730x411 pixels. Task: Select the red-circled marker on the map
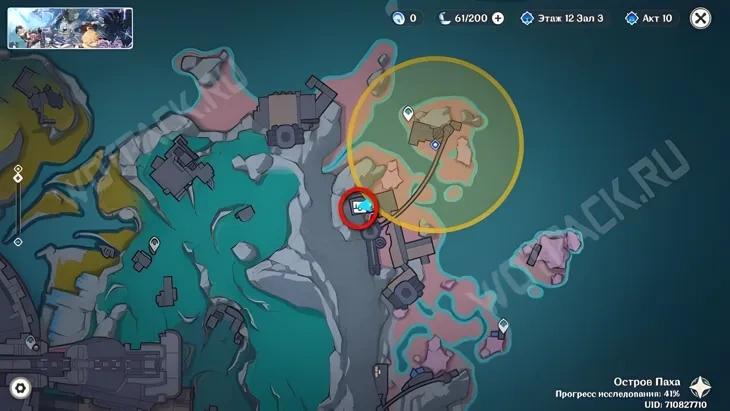[360, 209]
